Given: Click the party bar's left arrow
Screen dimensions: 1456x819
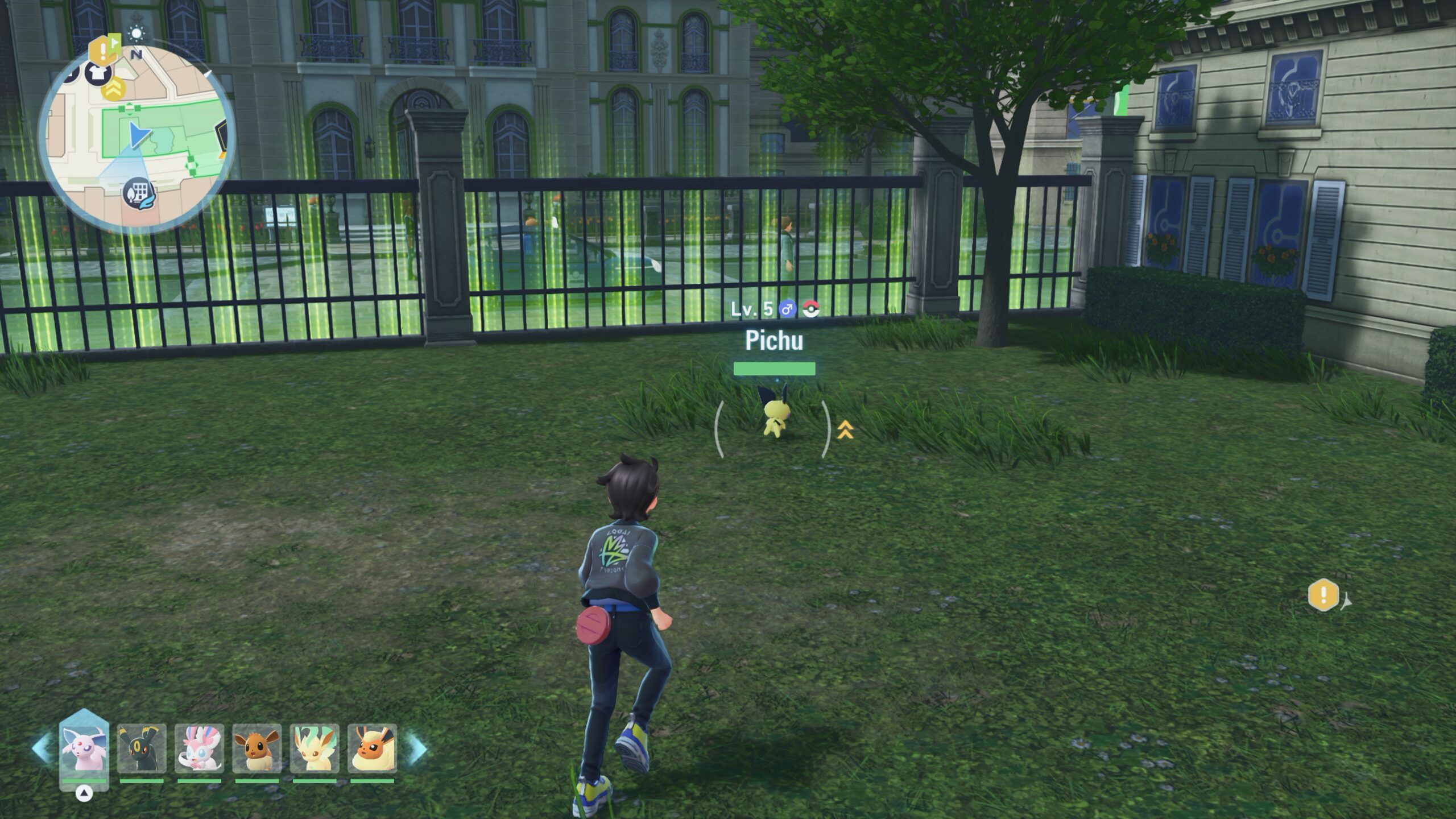Looking at the screenshot, I should coord(42,748).
